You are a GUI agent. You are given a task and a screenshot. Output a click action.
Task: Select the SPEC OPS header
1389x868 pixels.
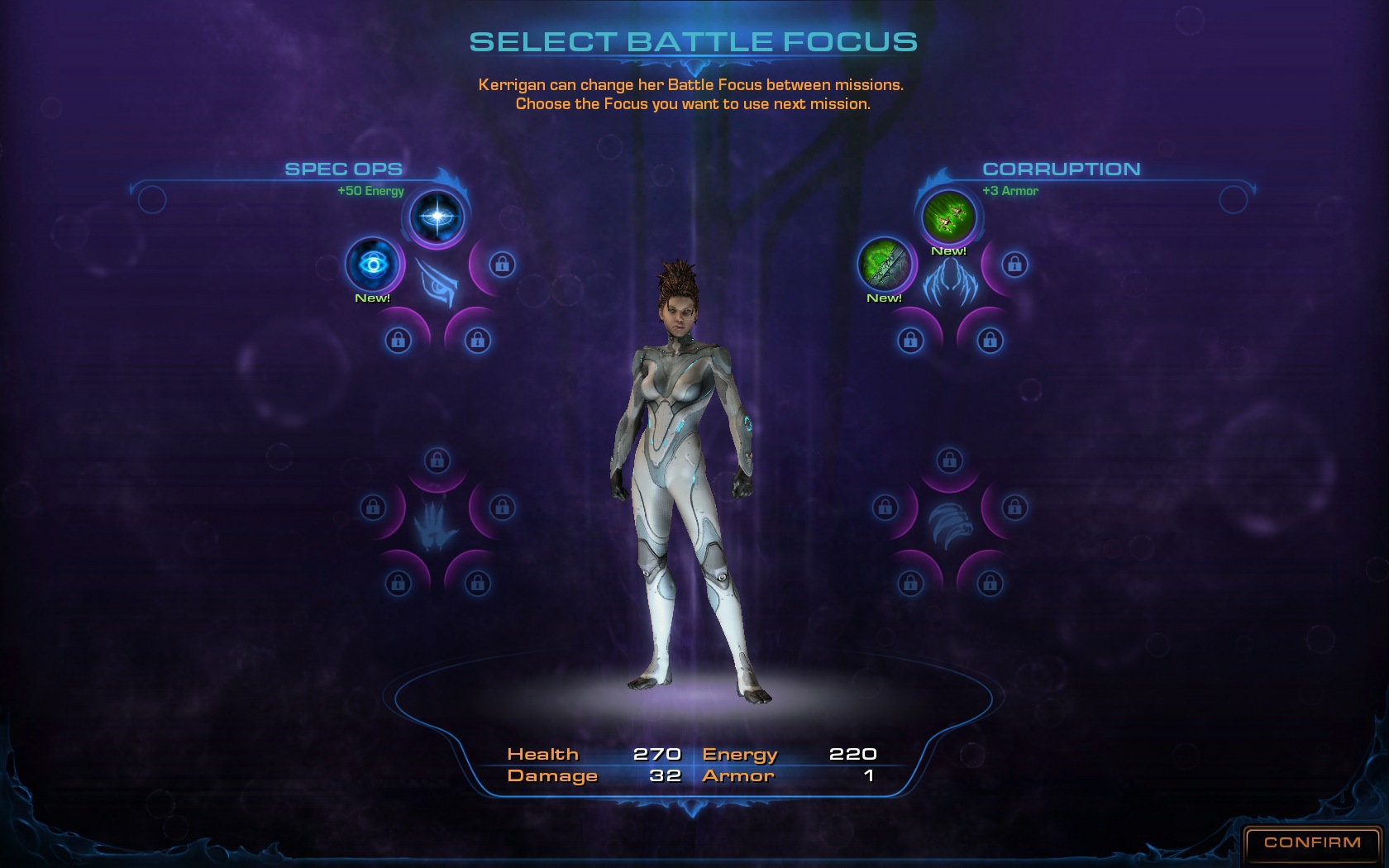coord(344,169)
